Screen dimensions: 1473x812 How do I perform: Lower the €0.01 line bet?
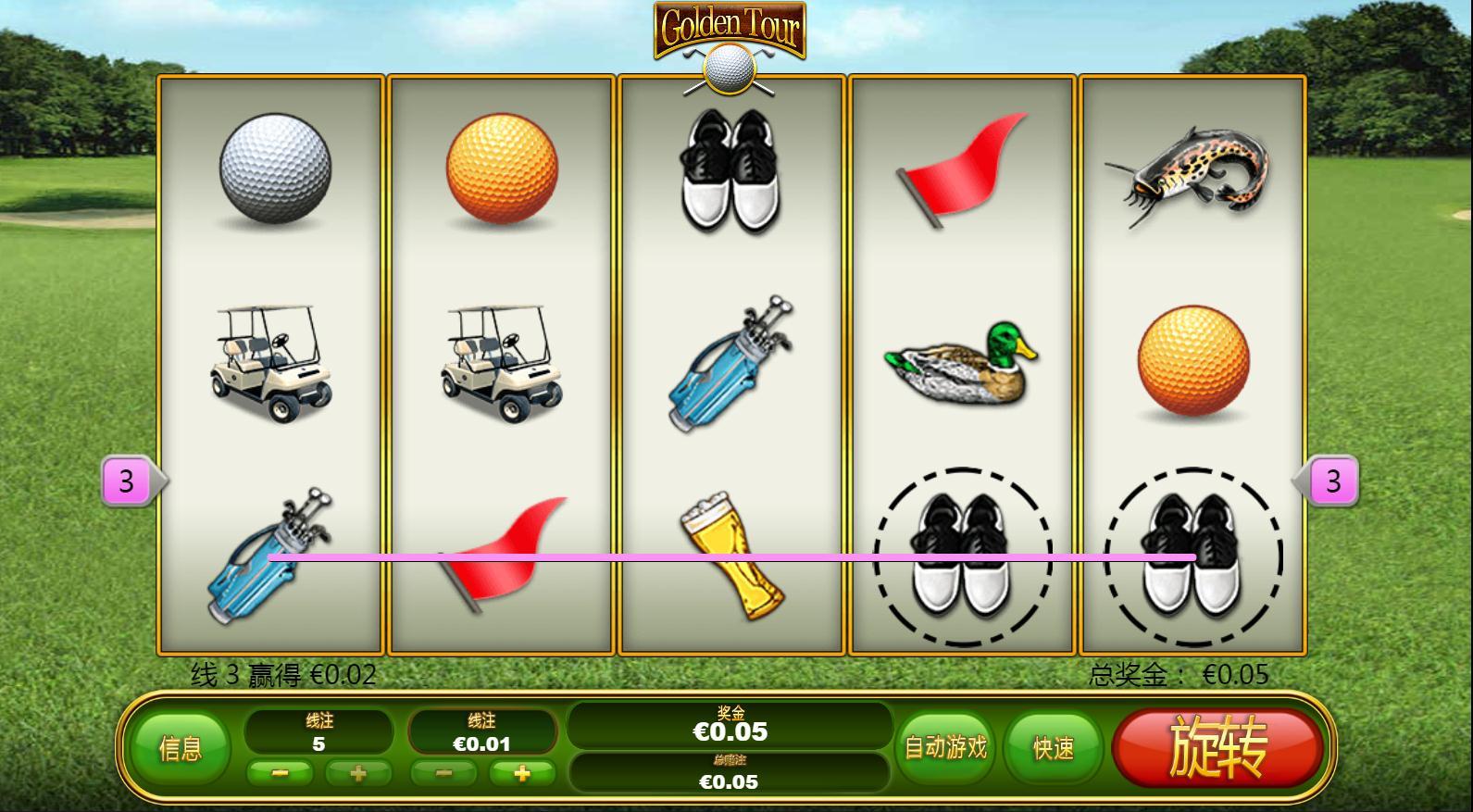443,773
